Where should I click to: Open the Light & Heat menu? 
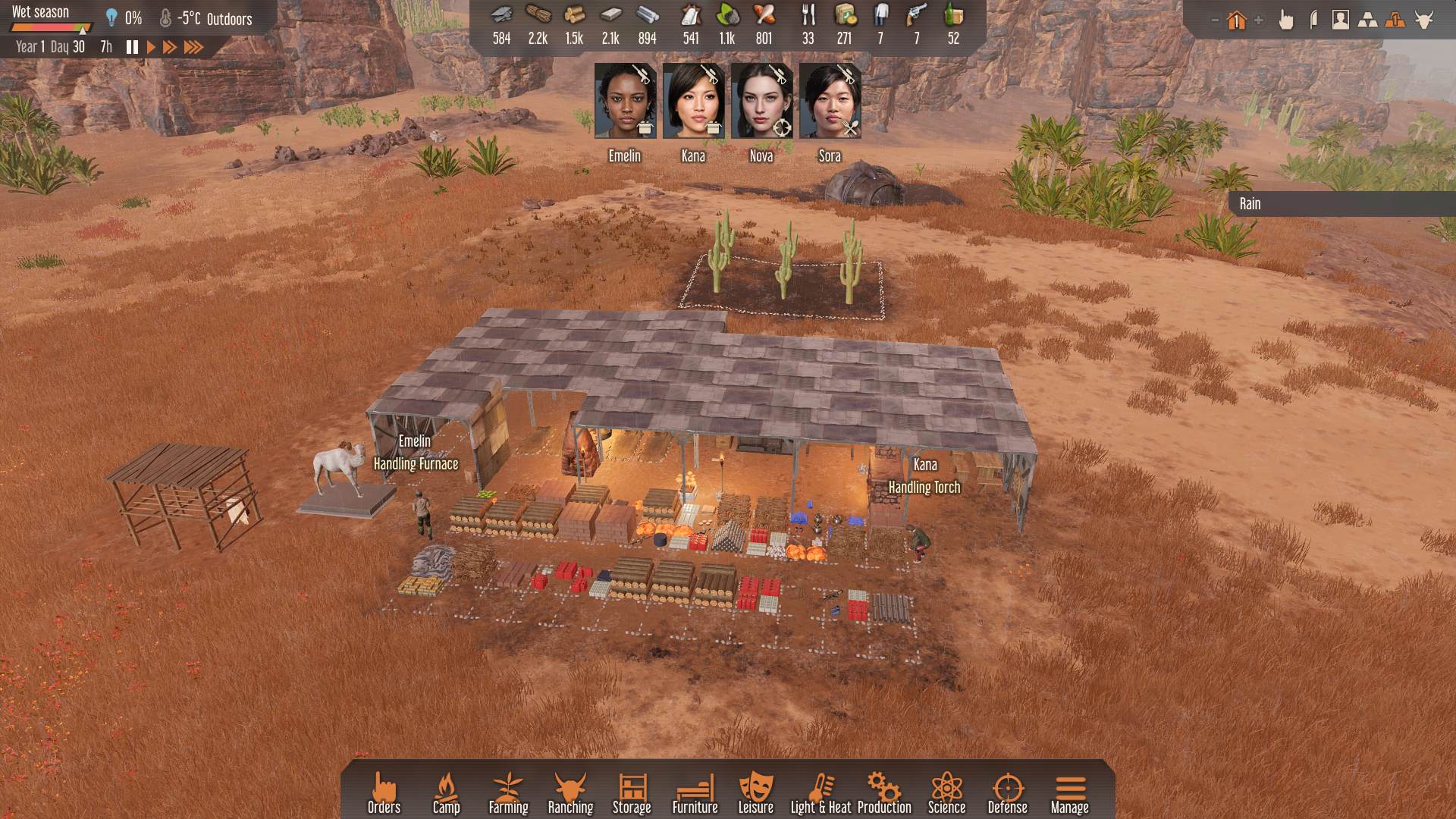821,793
